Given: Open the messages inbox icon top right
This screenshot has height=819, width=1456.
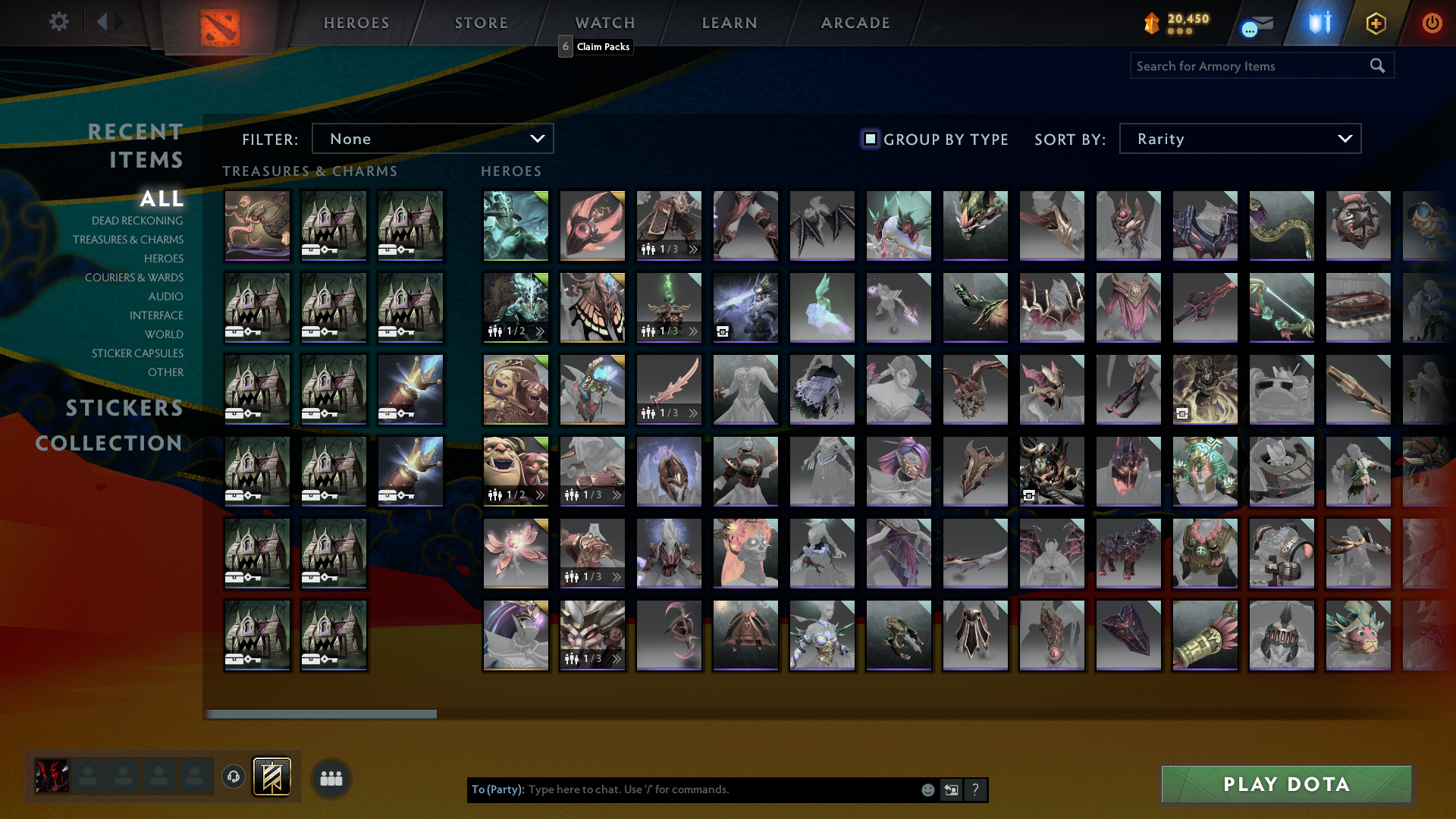Looking at the screenshot, I should (x=1255, y=23).
